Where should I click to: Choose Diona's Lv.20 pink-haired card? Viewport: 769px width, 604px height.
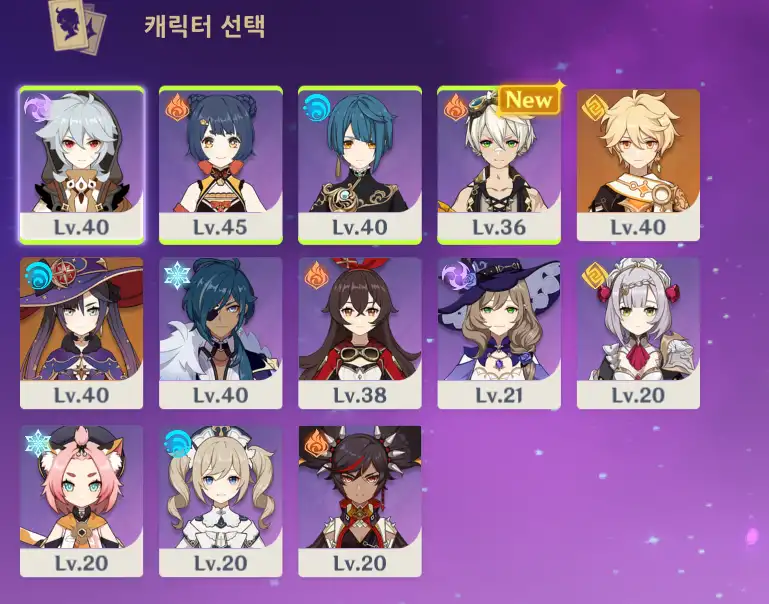[82, 501]
